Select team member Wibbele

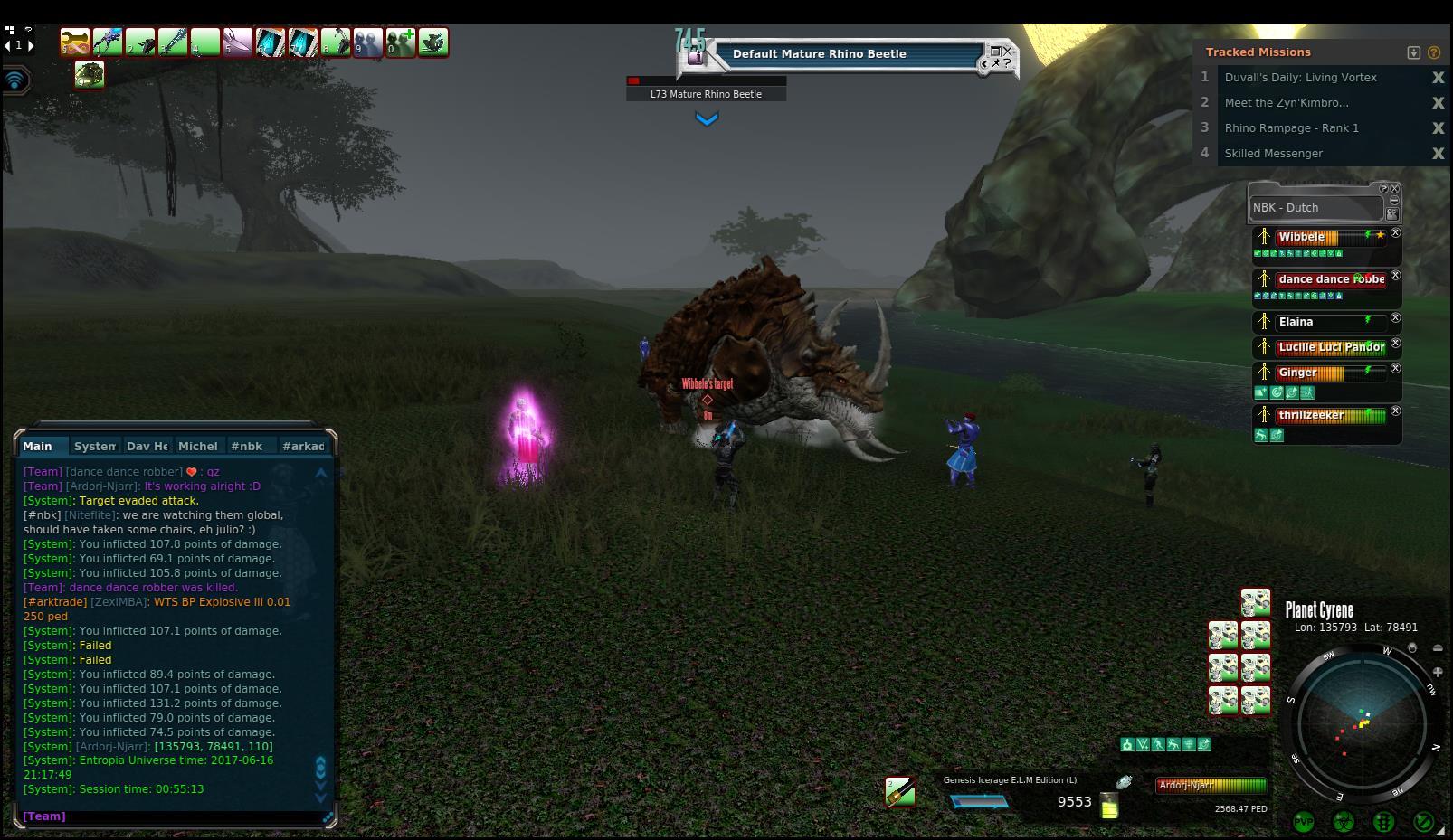pos(1301,237)
